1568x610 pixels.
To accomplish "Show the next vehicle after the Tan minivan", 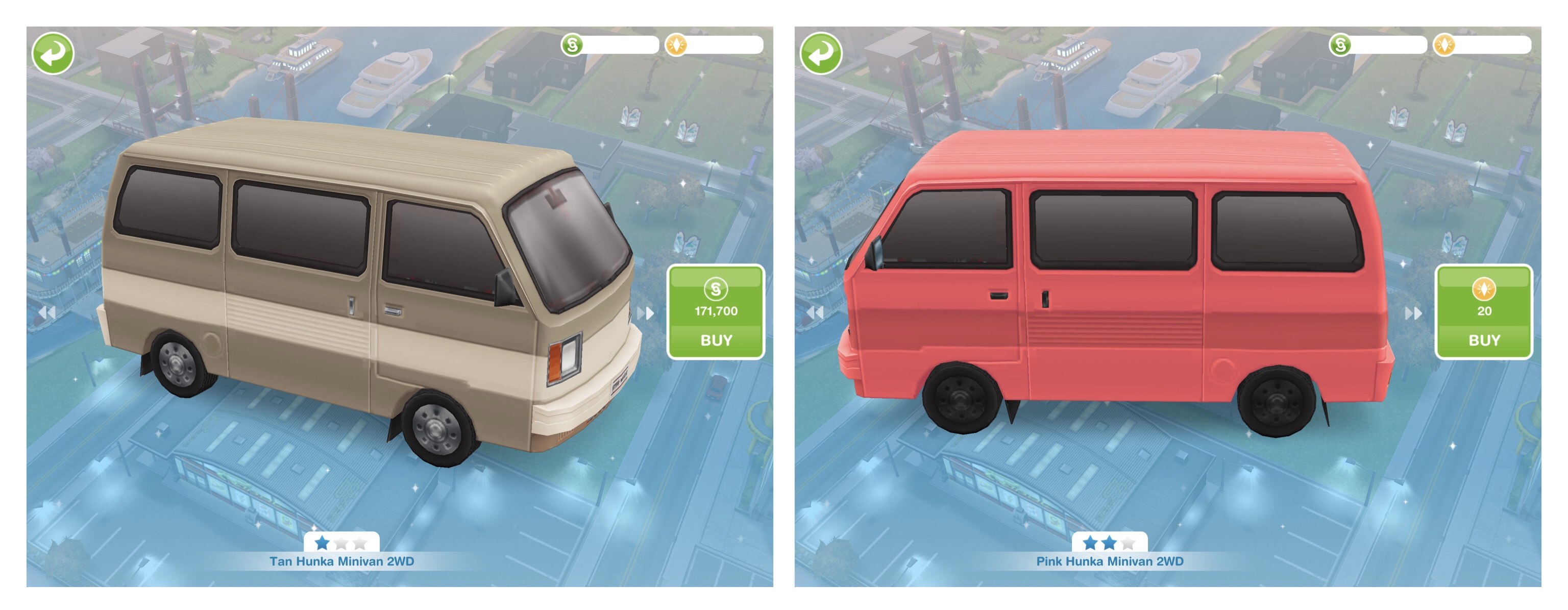I will 645,313.
